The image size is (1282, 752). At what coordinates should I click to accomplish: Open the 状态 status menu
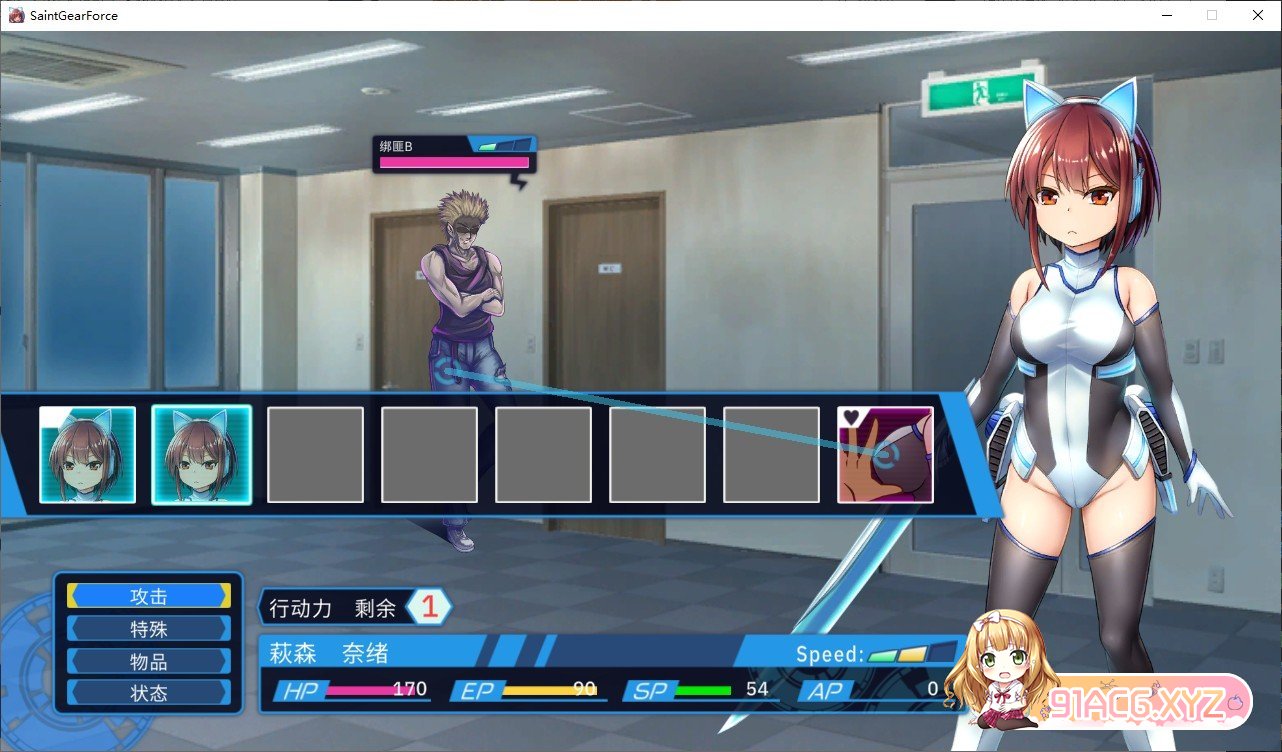[x=149, y=693]
